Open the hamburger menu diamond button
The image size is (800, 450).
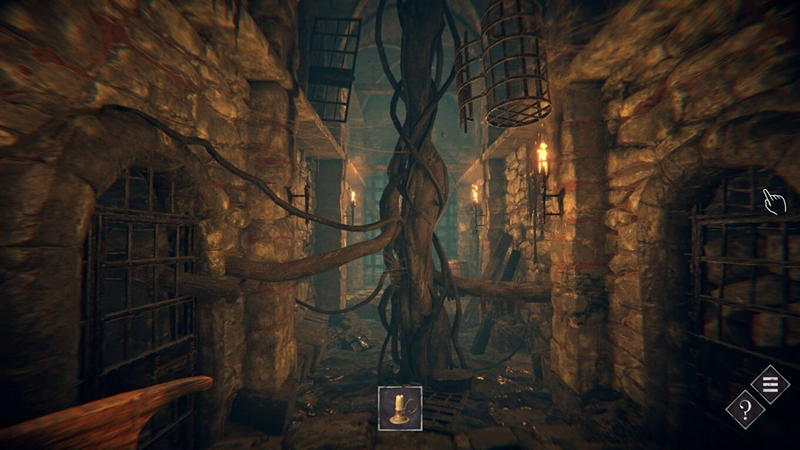tap(770, 383)
